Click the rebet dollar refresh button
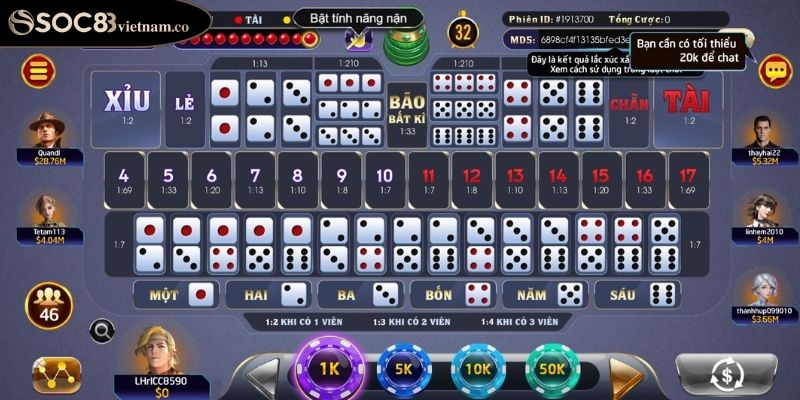This screenshot has width=800, height=400. coord(728,373)
